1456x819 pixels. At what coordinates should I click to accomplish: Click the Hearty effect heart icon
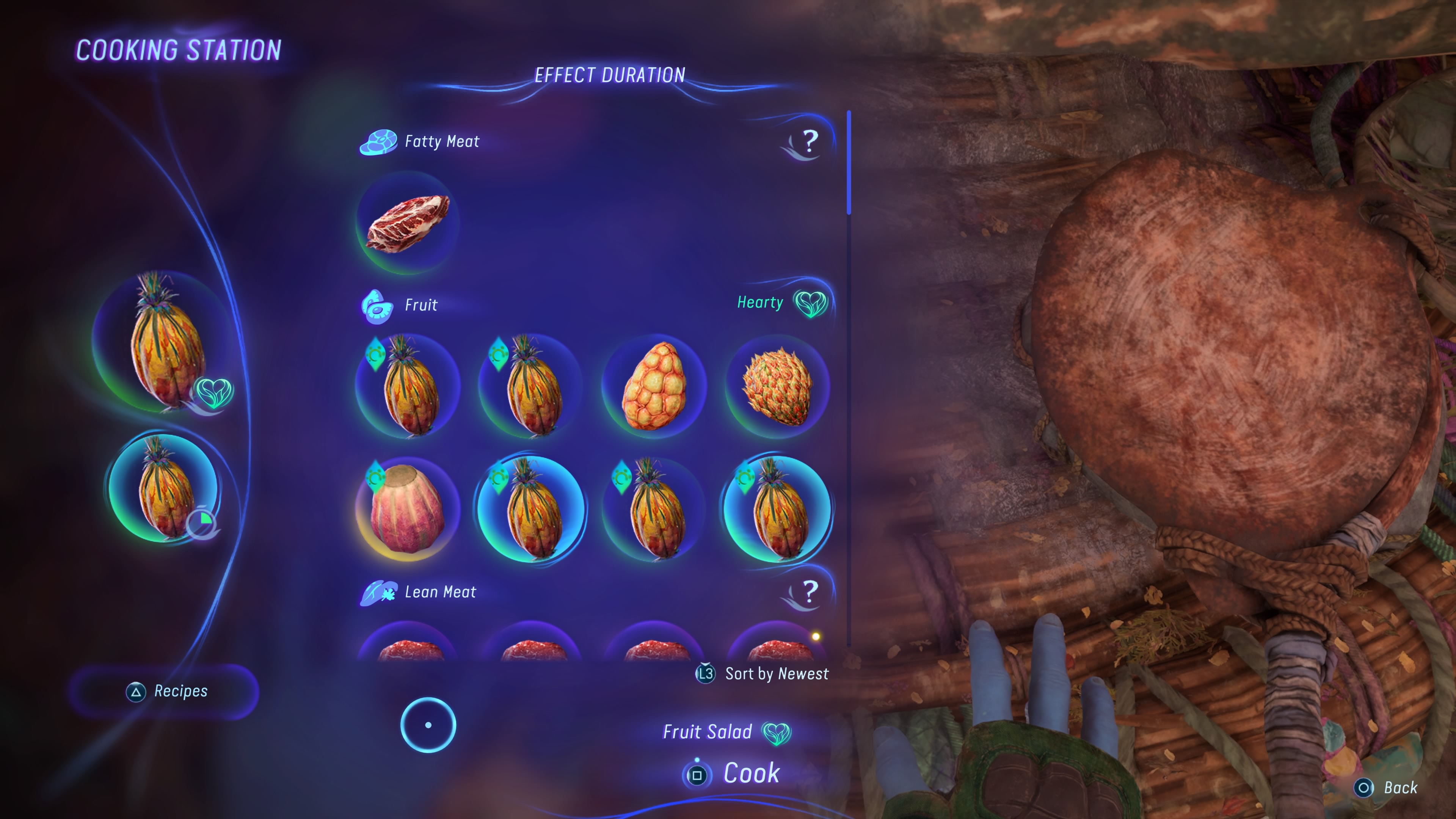pos(811,303)
